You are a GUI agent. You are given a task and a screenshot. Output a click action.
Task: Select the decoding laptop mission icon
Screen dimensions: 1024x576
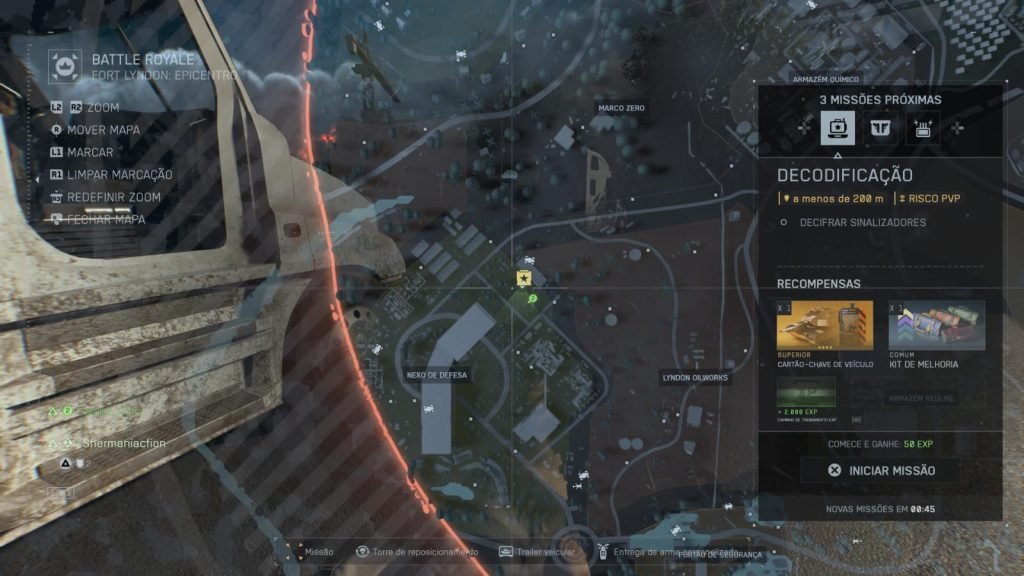point(837,128)
